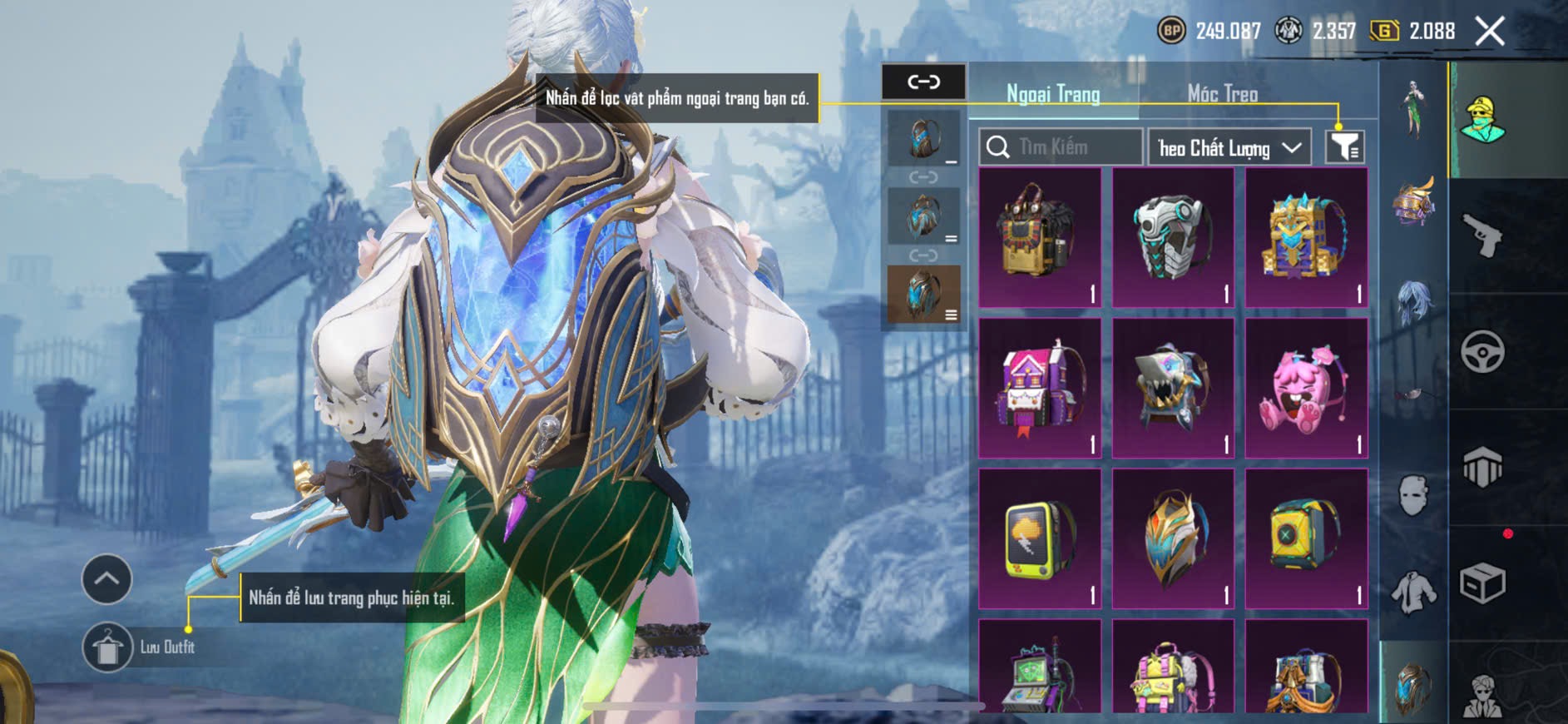Save the current look with Lưu Outfit
1568x724 pixels.
107,647
